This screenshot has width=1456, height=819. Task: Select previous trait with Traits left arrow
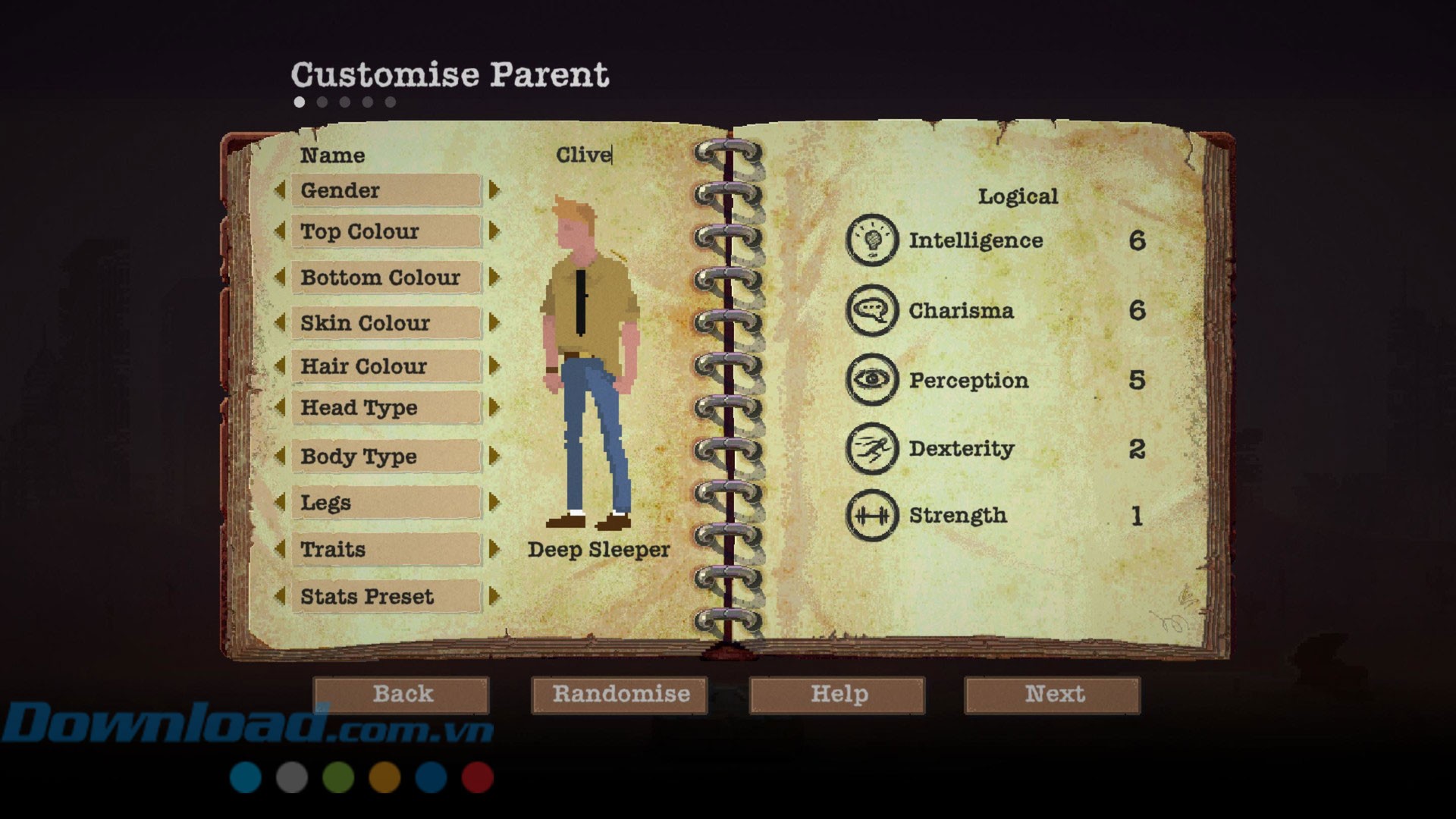(280, 548)
